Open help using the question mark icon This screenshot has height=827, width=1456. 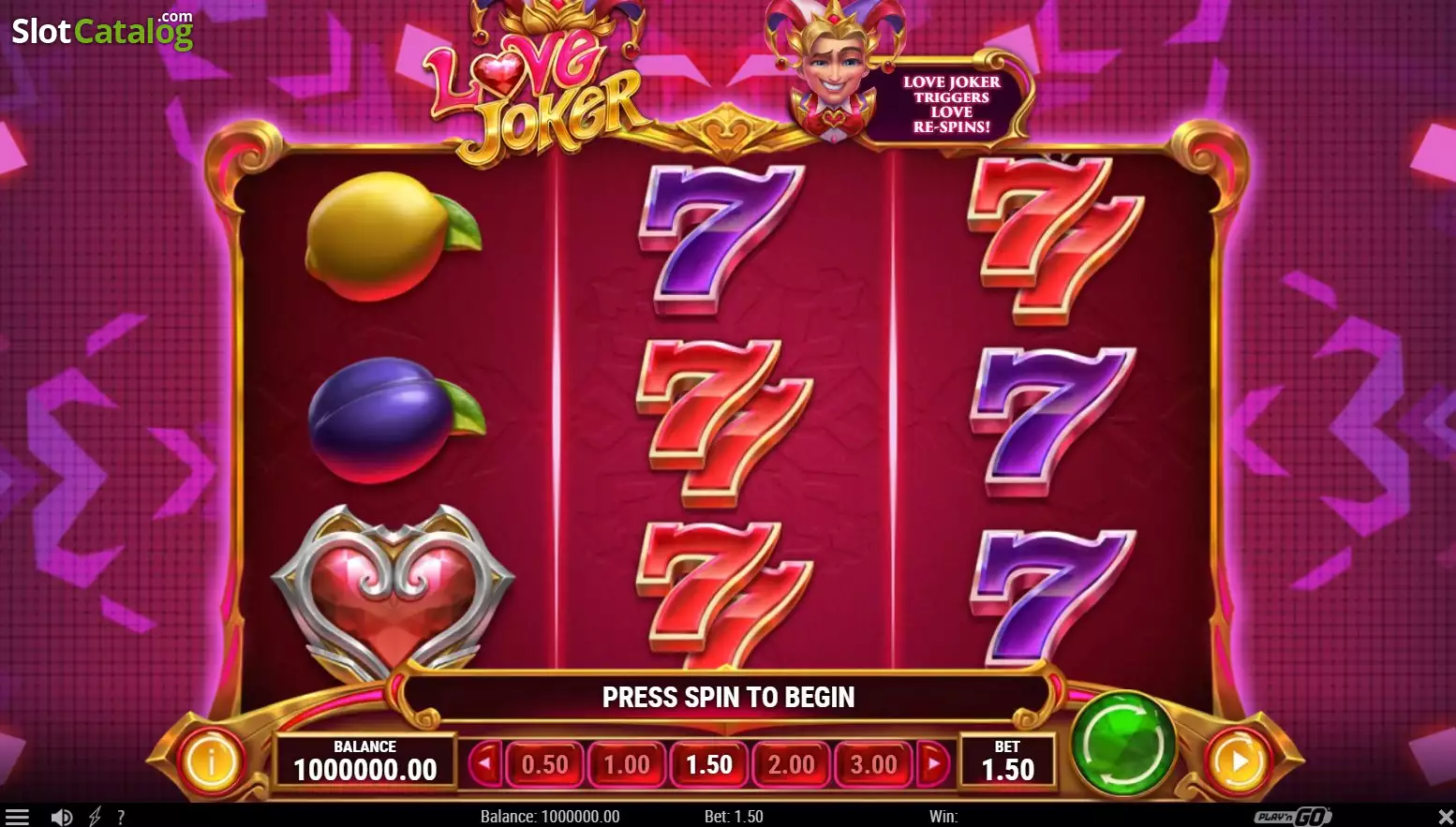(121, 816)
